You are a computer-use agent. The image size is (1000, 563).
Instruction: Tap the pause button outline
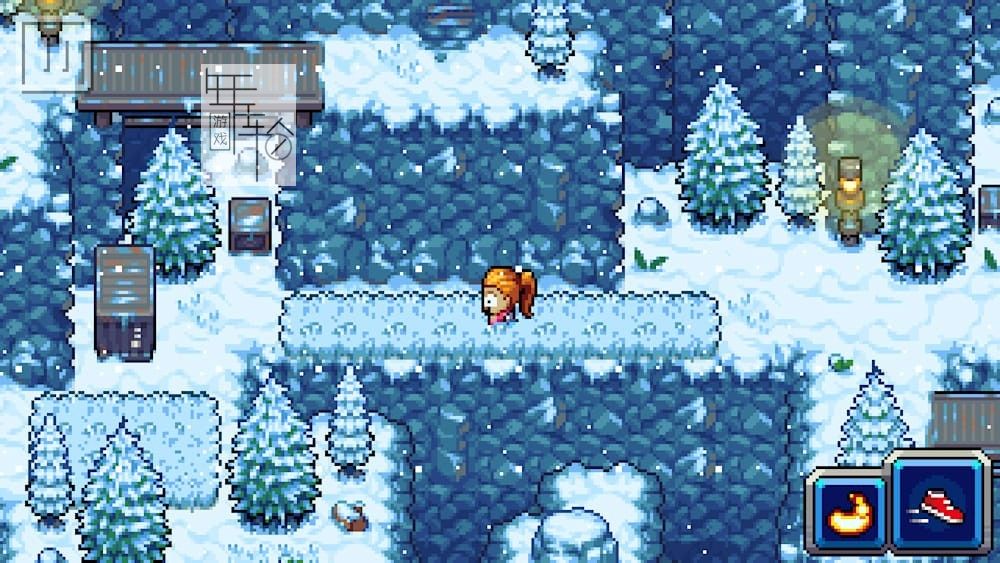pyautogui.click(x=56, y=55)
